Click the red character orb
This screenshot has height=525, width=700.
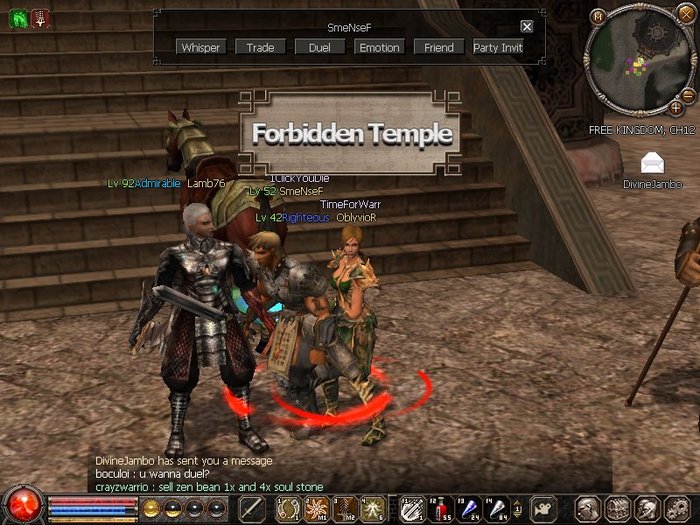point(20,505)
